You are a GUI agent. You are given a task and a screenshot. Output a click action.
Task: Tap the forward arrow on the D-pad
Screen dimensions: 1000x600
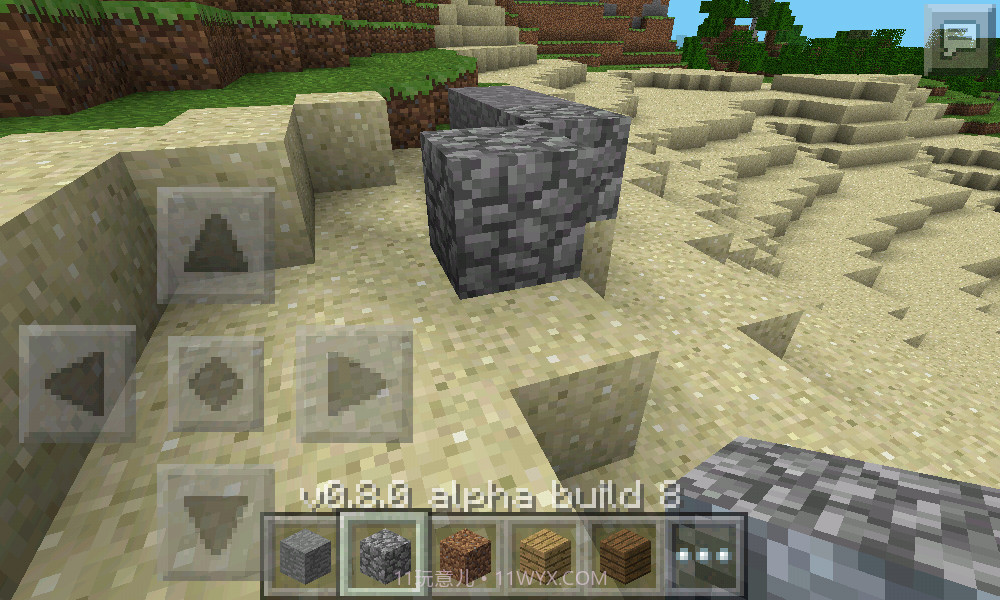(215, 246)
